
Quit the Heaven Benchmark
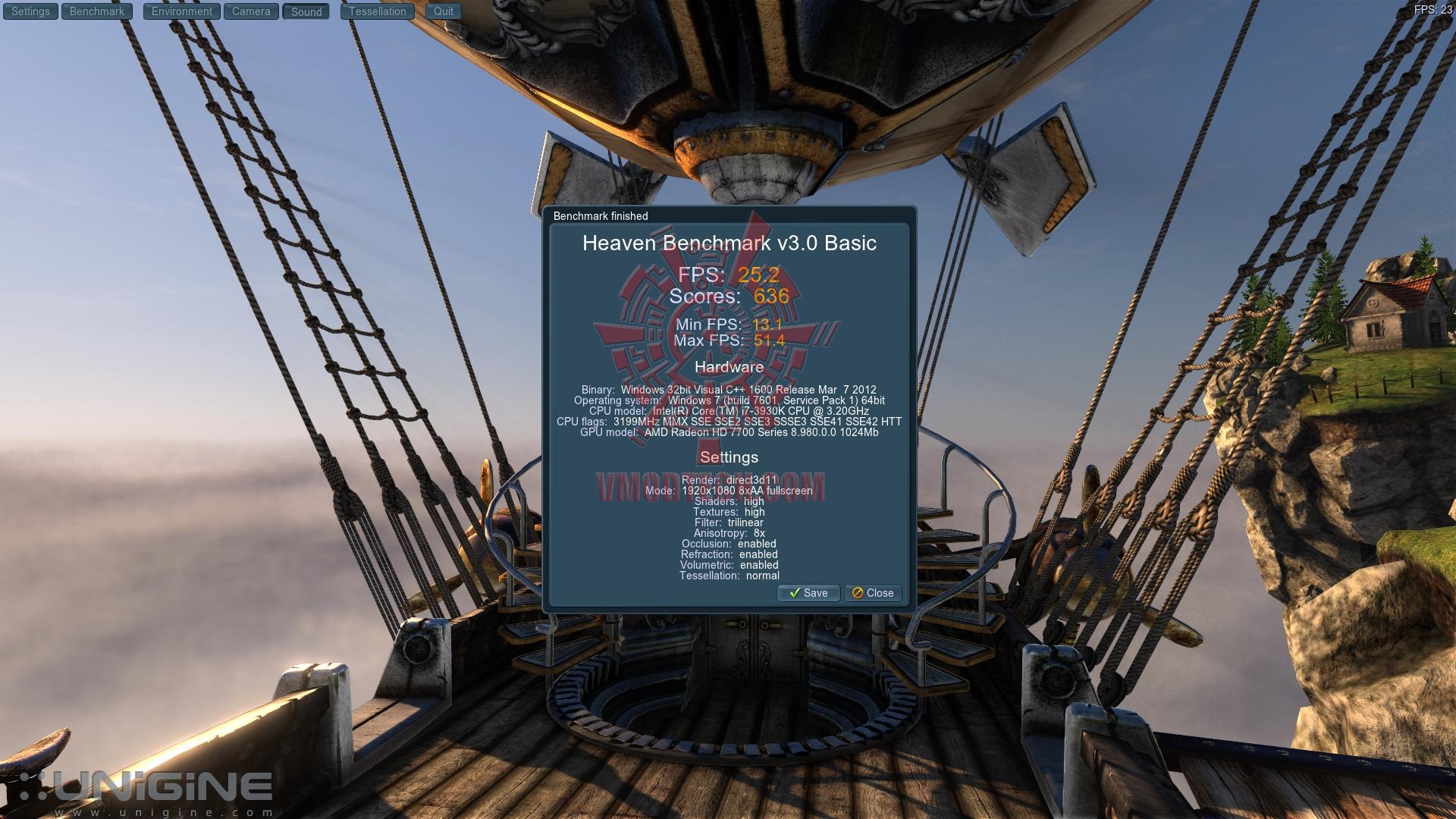[444, 11]
